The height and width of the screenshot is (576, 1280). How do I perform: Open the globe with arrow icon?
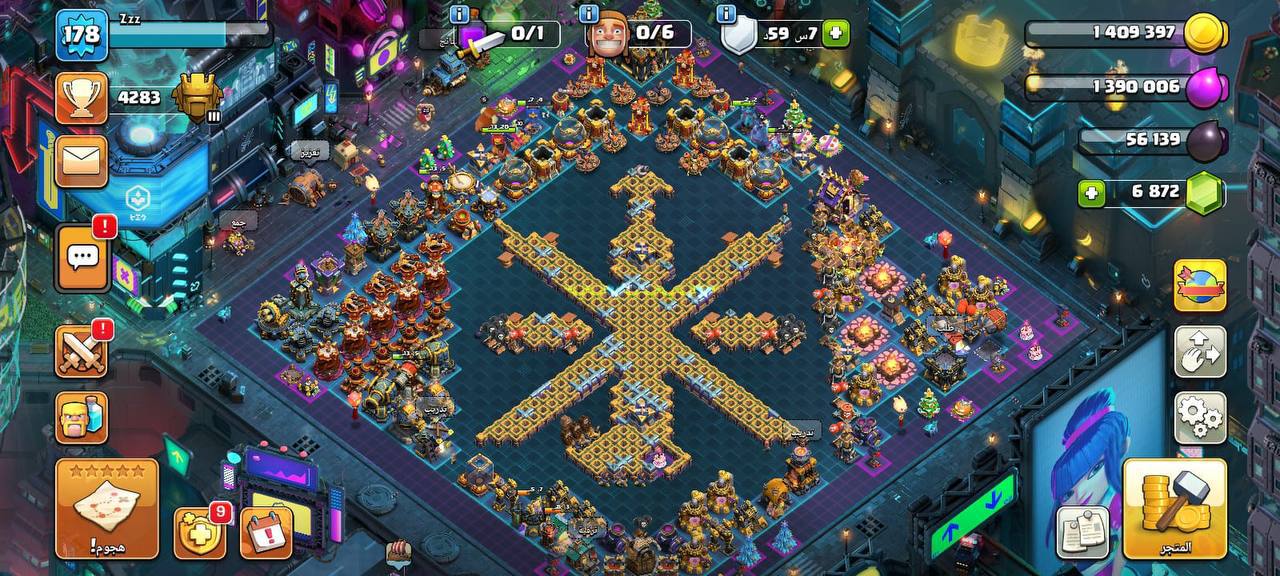1200,287
